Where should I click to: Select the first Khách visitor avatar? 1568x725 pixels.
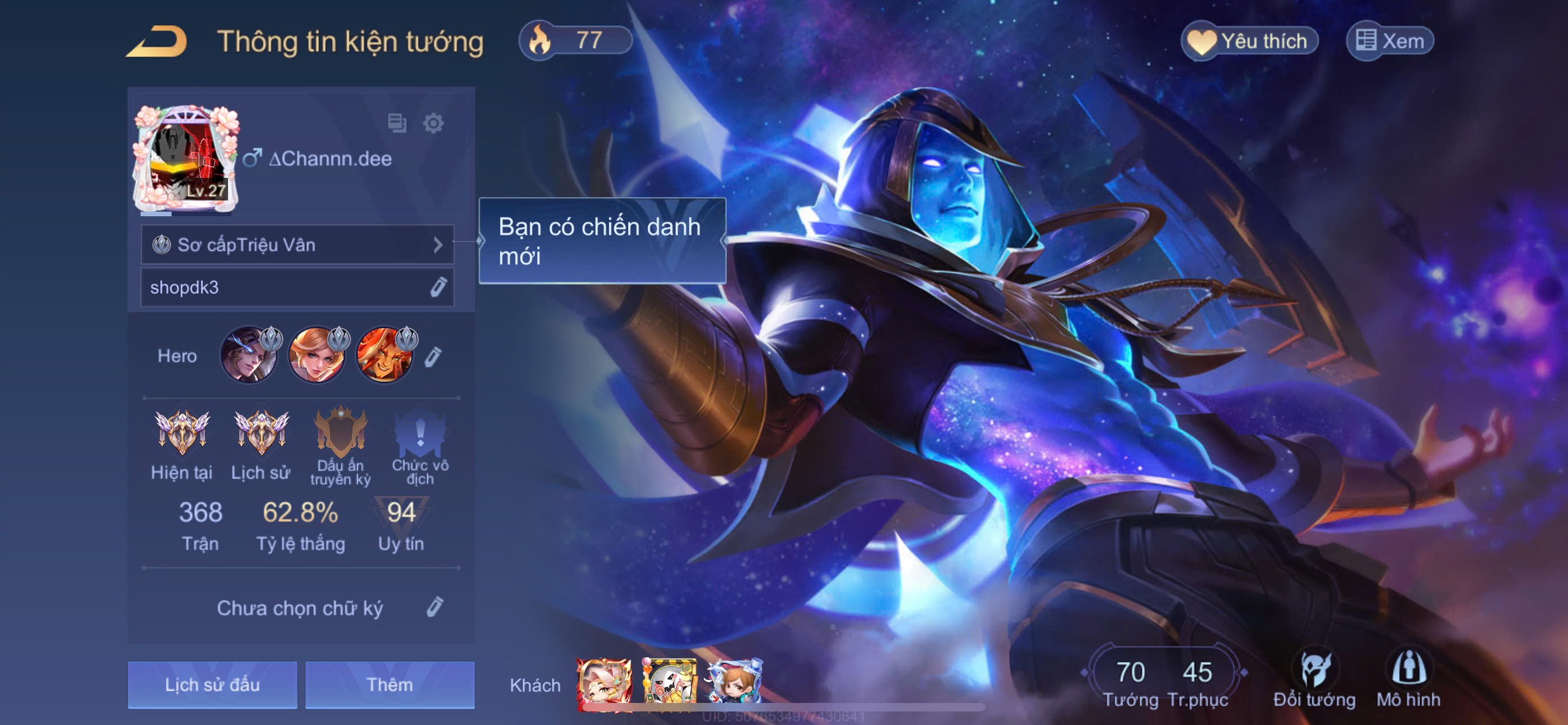pos(603,684)
